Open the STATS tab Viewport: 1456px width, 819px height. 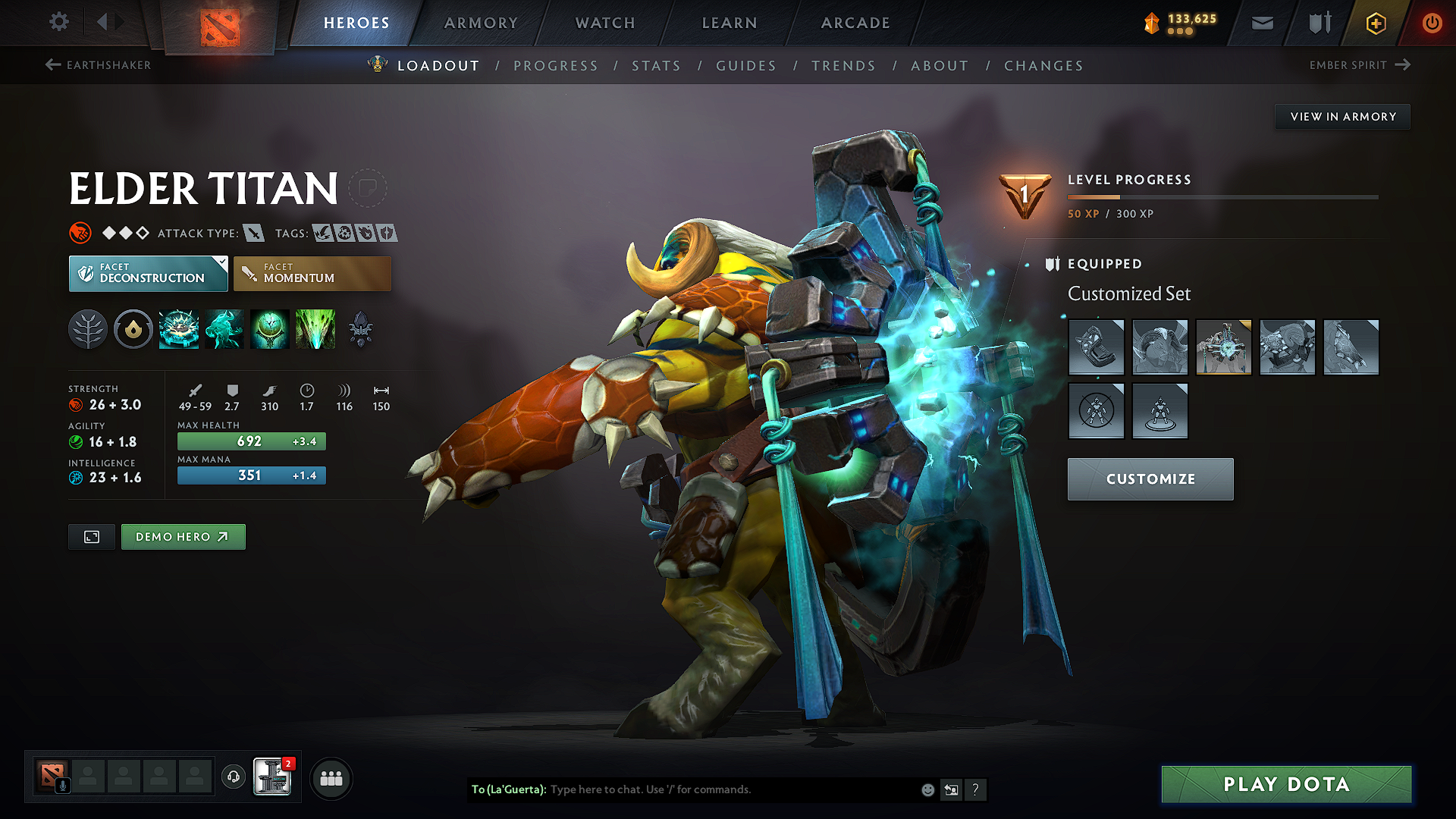click(x=657, y=65)
